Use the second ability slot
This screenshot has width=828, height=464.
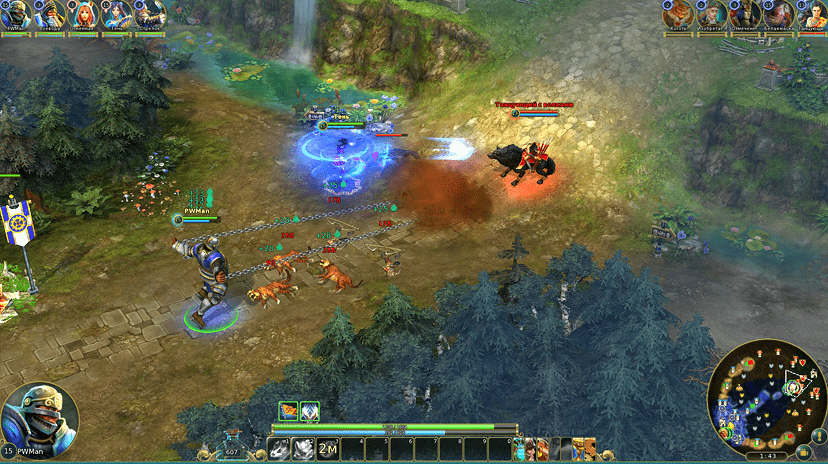pos(303,448)
